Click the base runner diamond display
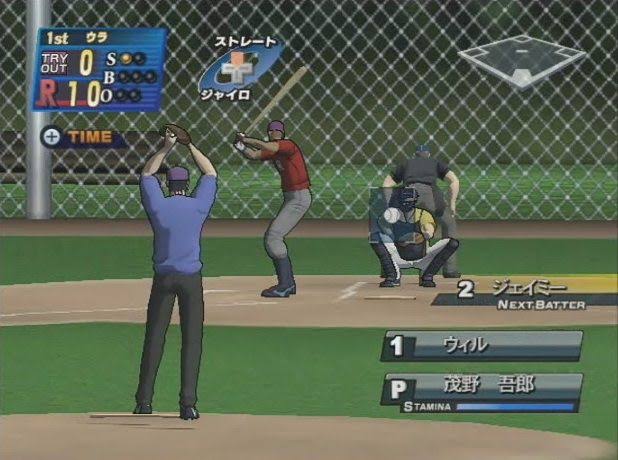 point(520,59)
